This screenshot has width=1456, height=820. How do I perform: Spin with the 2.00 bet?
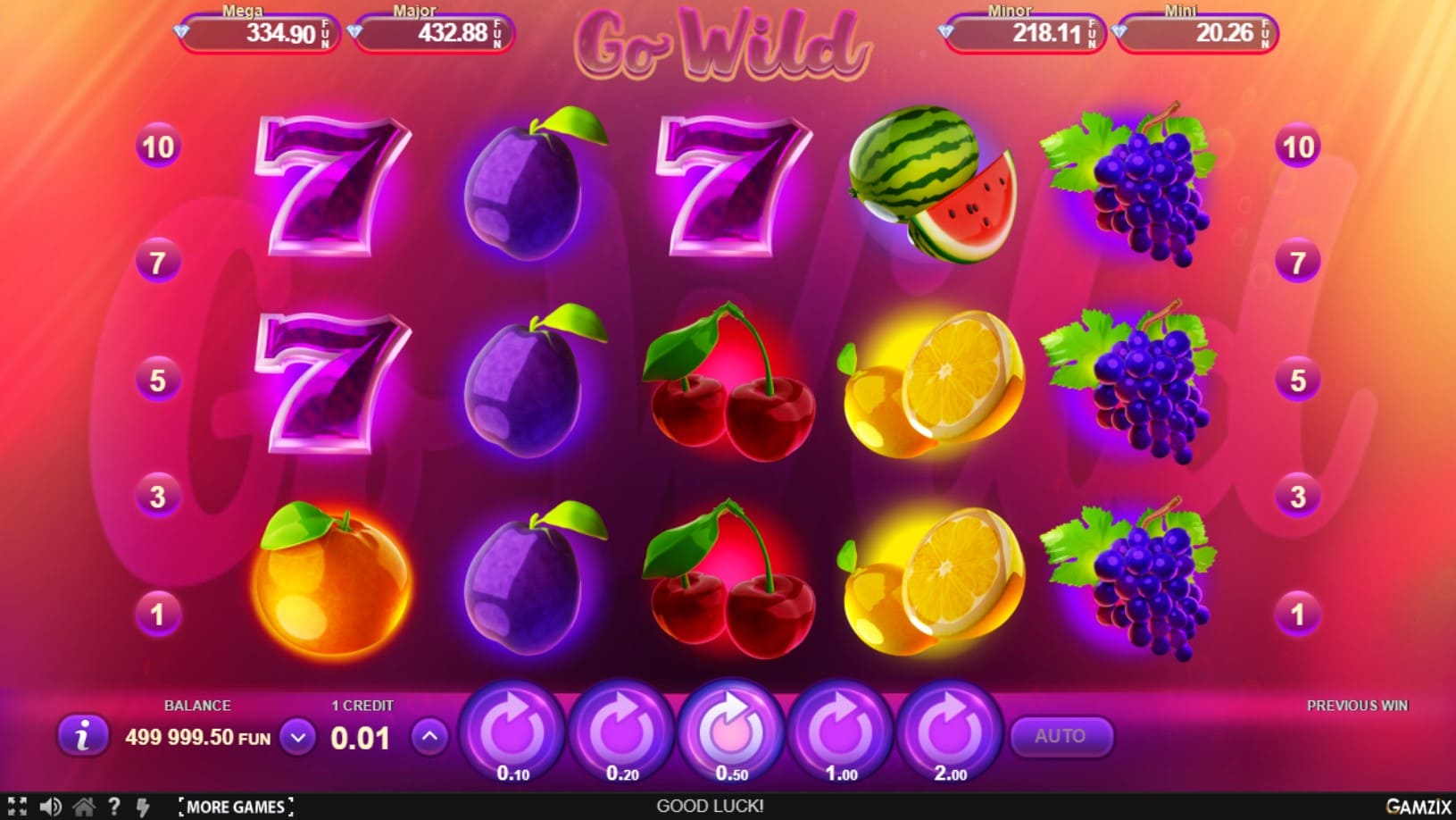950,732
